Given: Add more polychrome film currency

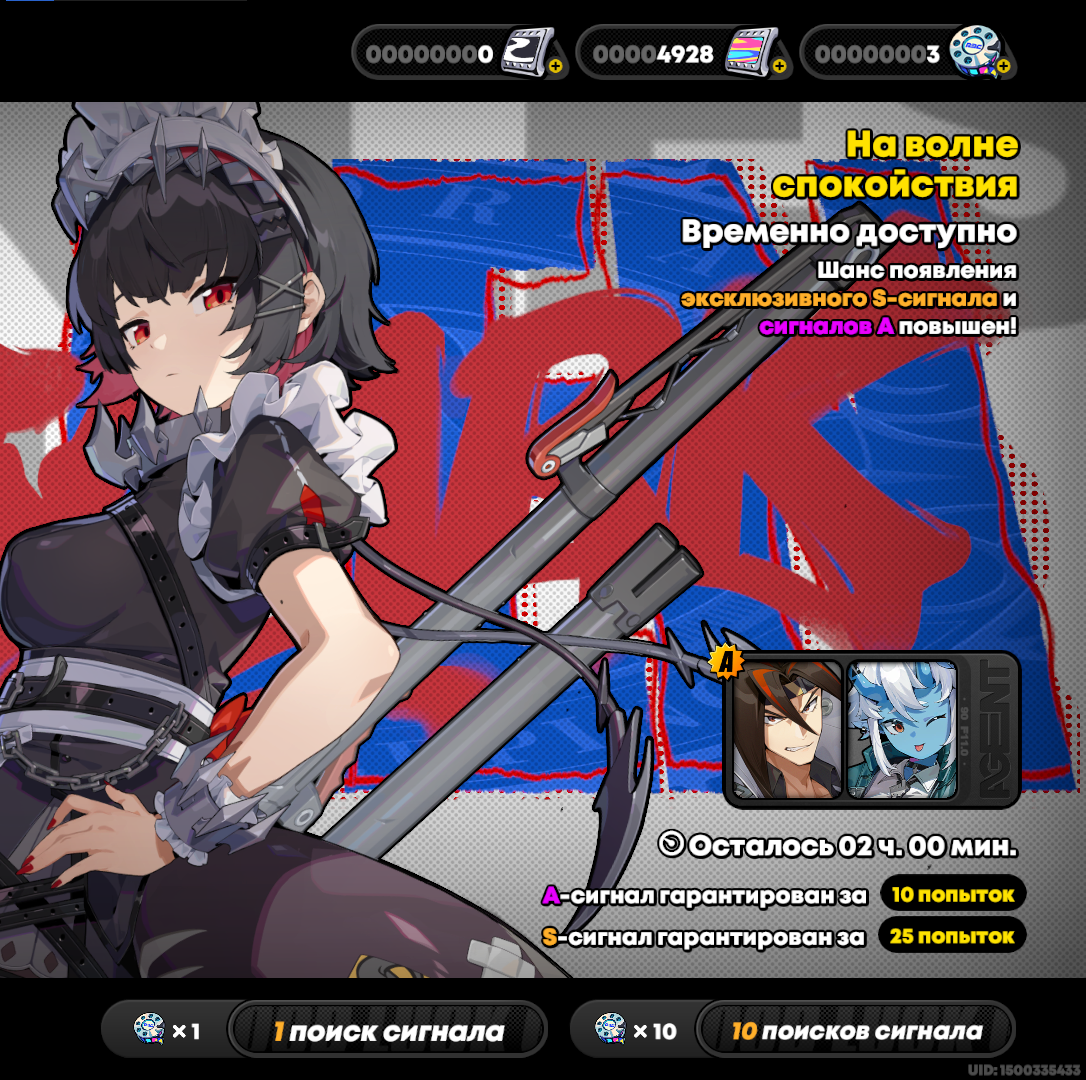Looking at the screenshot, I should click(779, 67).
